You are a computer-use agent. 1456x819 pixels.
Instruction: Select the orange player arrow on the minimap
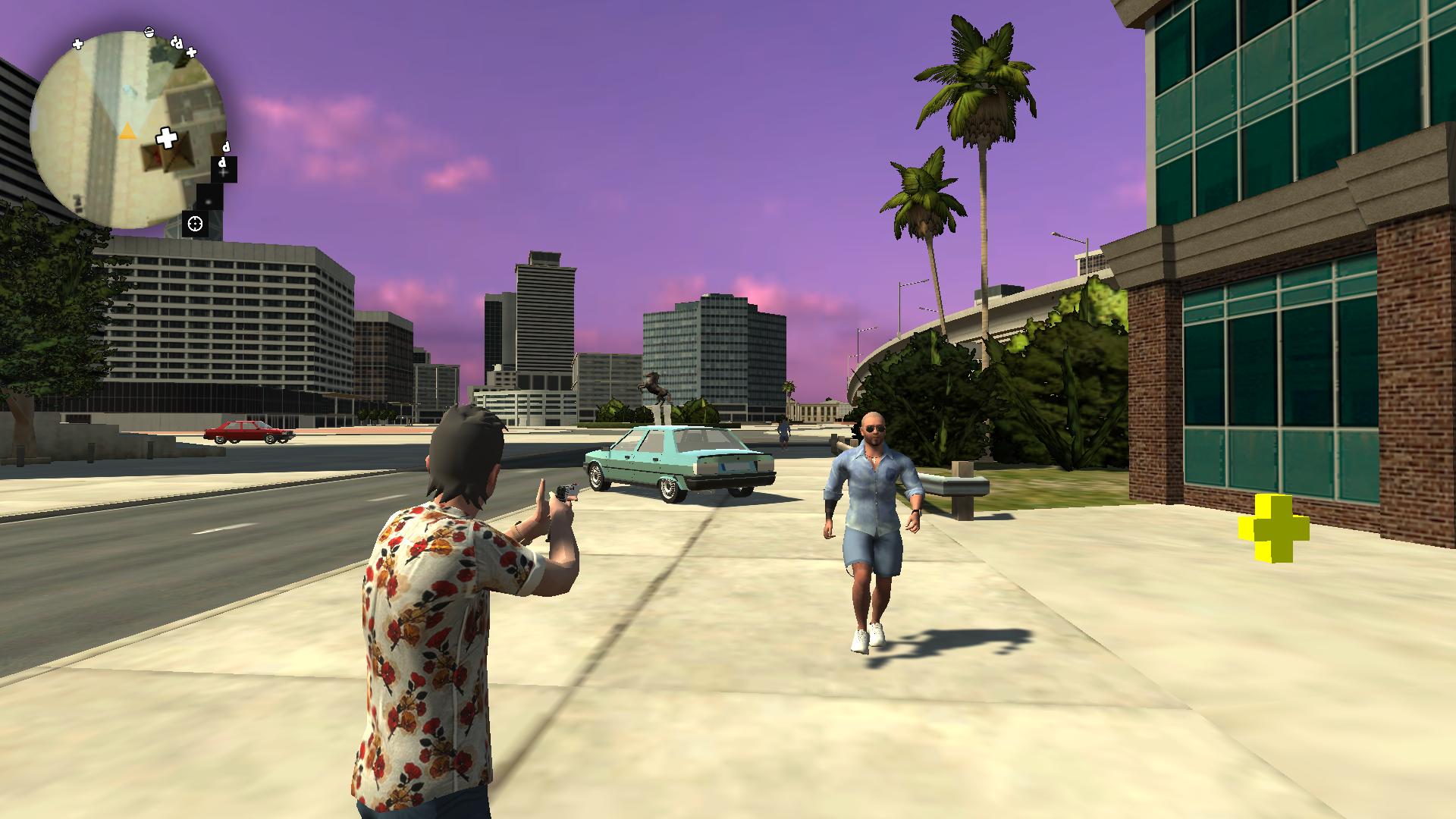coord(127,132)
